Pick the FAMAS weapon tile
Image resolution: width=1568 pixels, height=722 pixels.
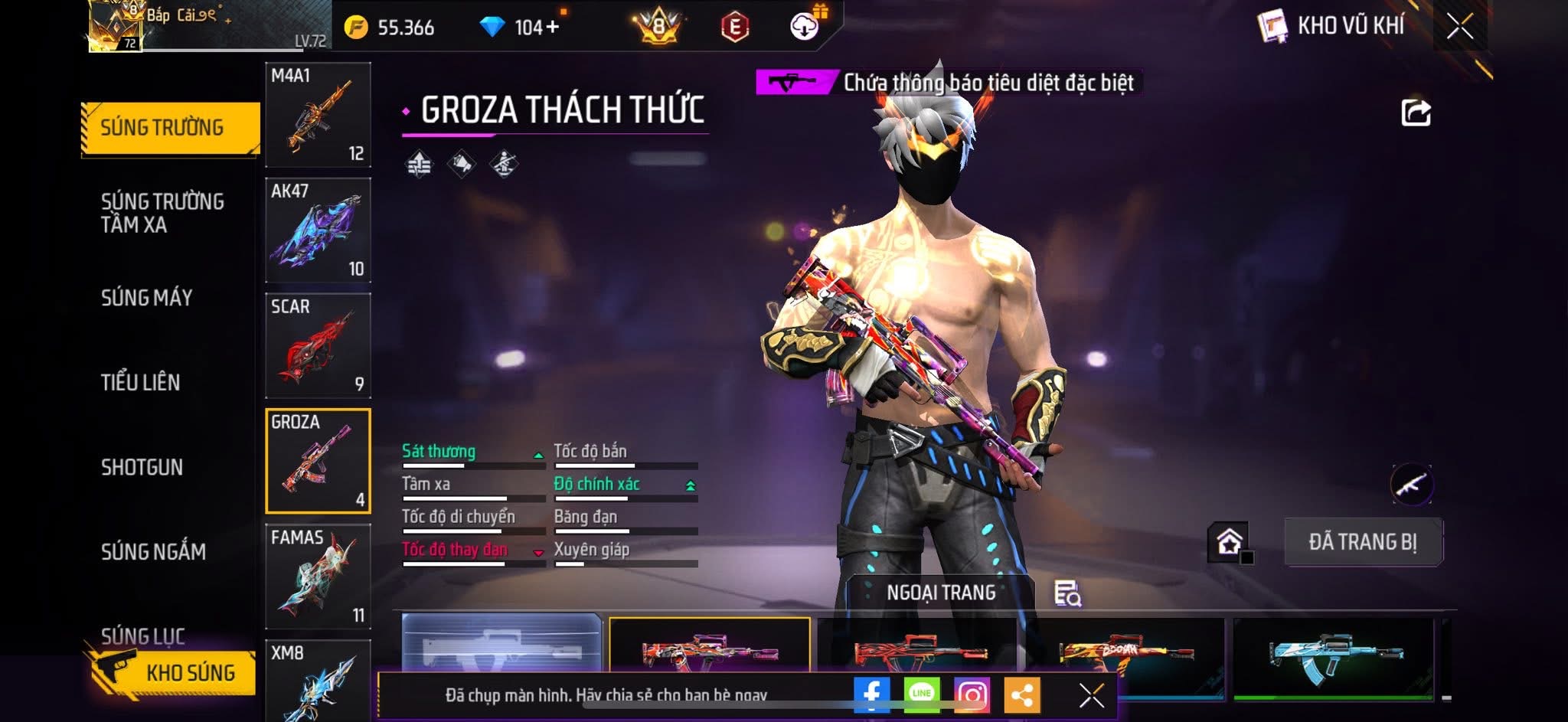318,577
